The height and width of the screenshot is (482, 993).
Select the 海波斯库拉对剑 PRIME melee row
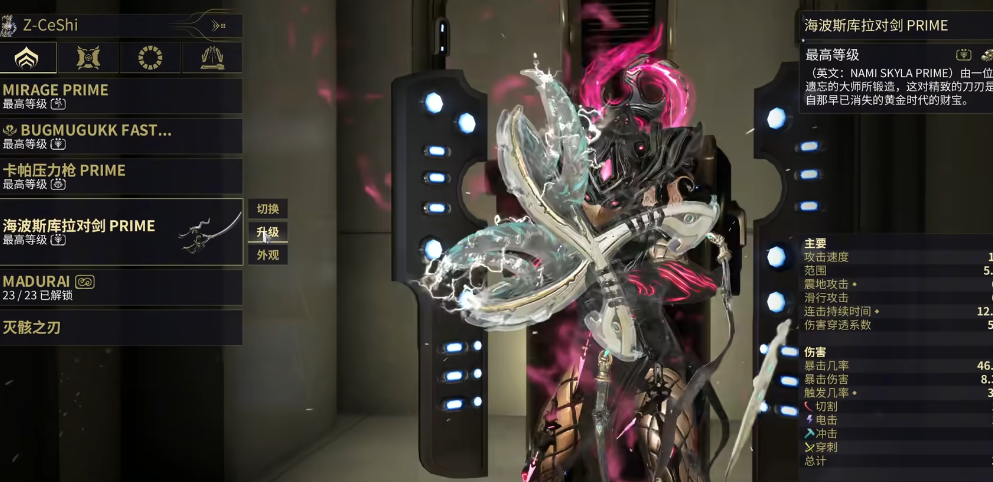[x=121, y=232]
